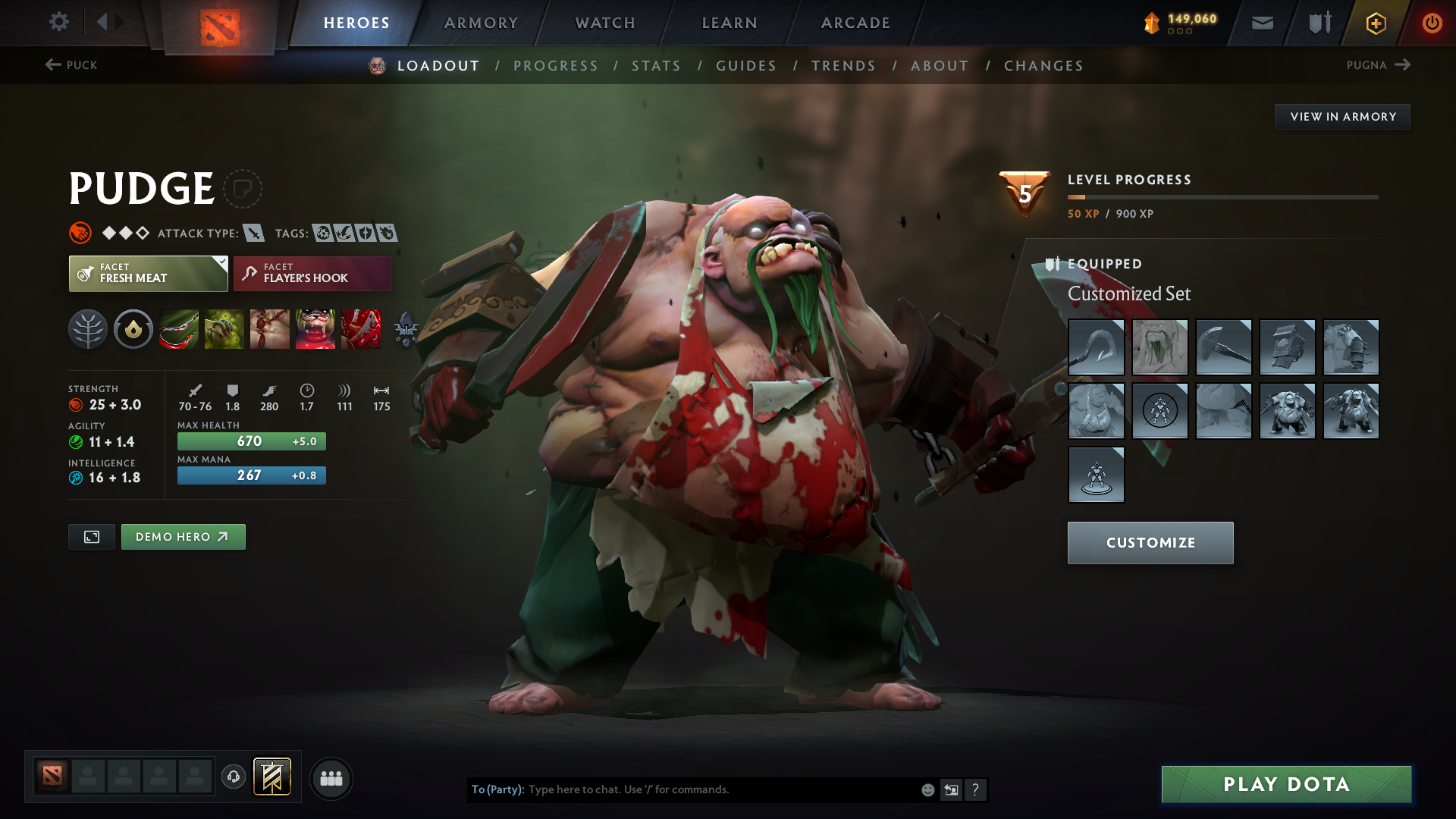Open the Rot ability icon

[x=224, y=328]
